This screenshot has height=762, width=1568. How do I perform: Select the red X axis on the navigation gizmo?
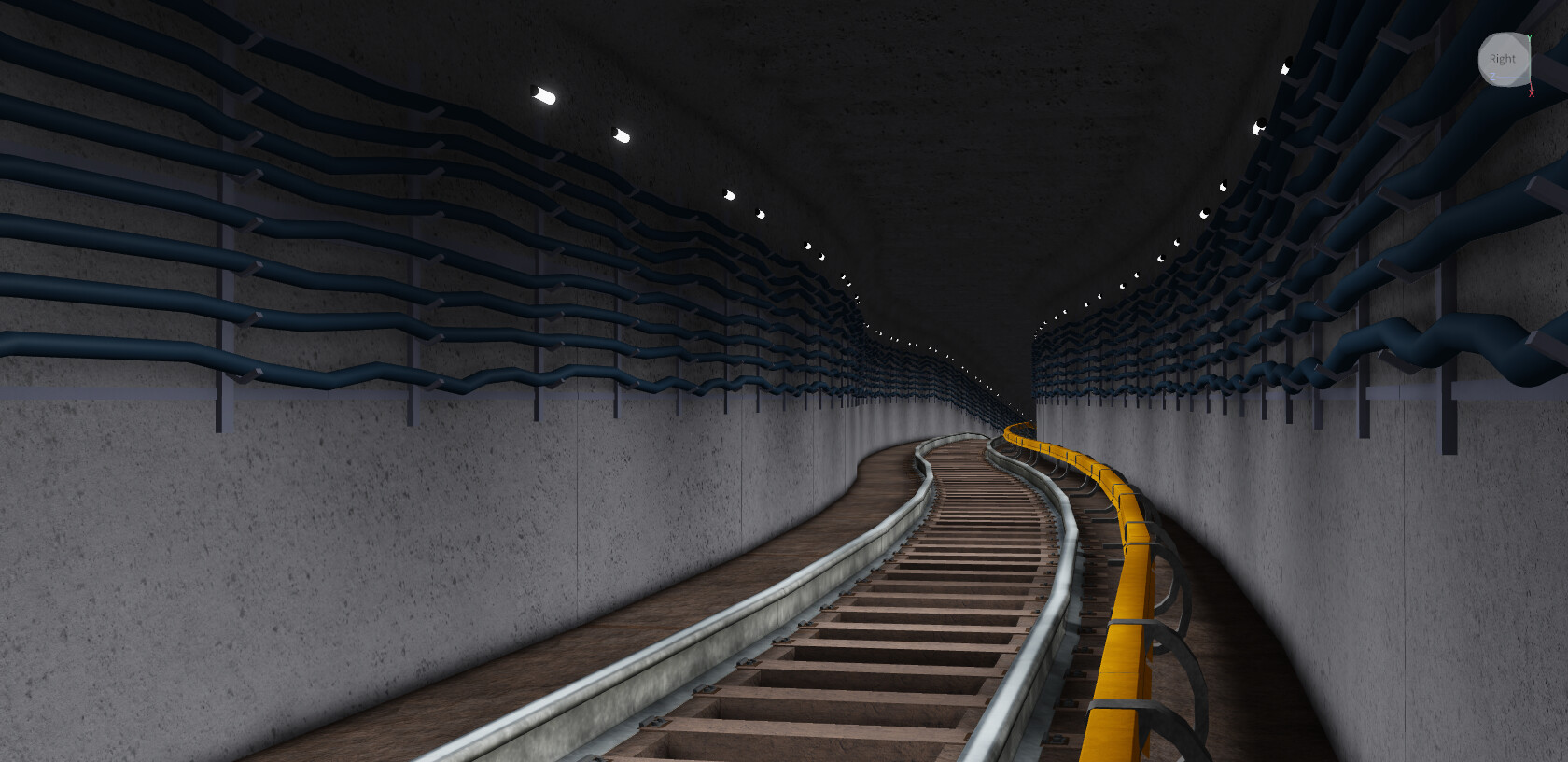(x=1532, y=93)
